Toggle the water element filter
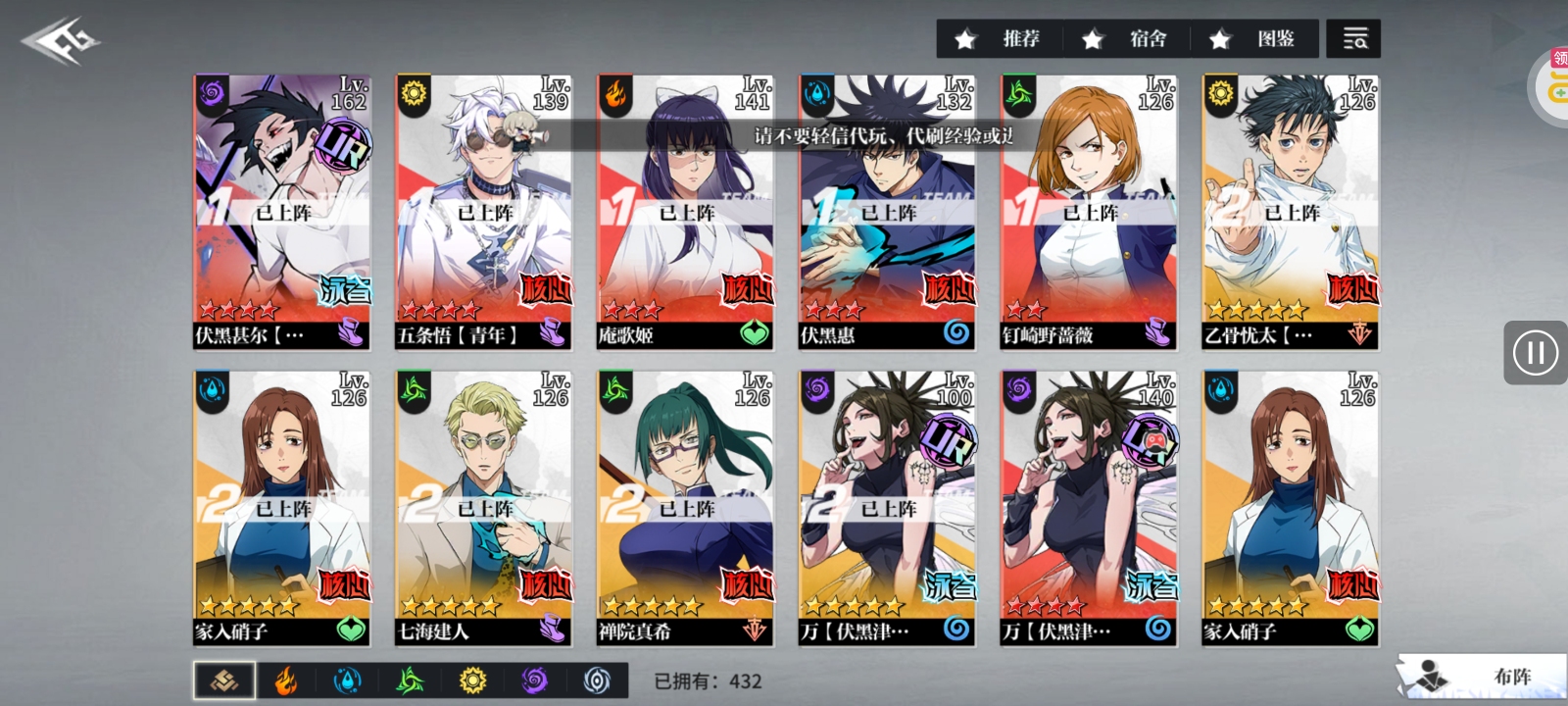This screenshot has width=1568, height=706. click(x=347, y=681)
